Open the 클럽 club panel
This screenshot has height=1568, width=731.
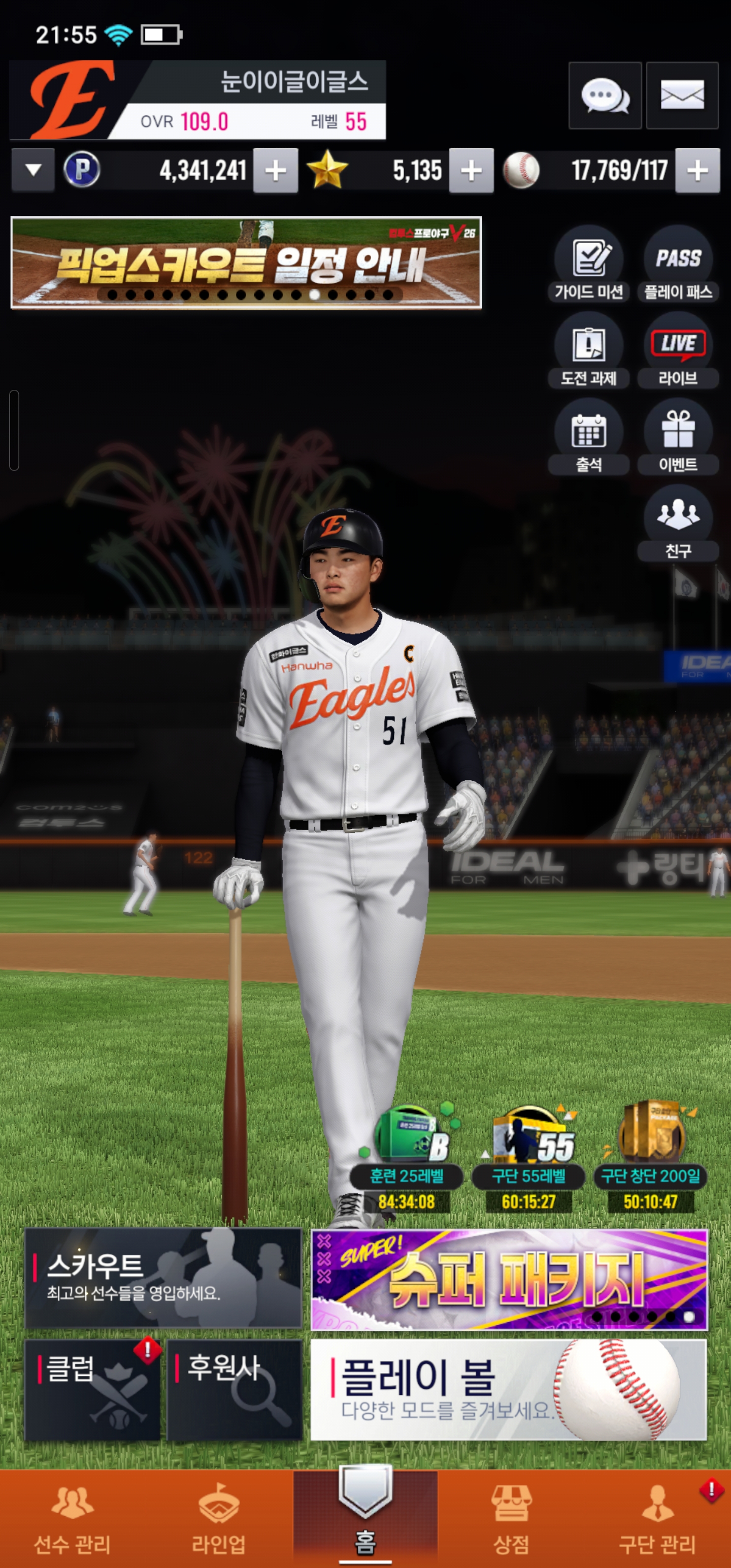[92, 1390]
